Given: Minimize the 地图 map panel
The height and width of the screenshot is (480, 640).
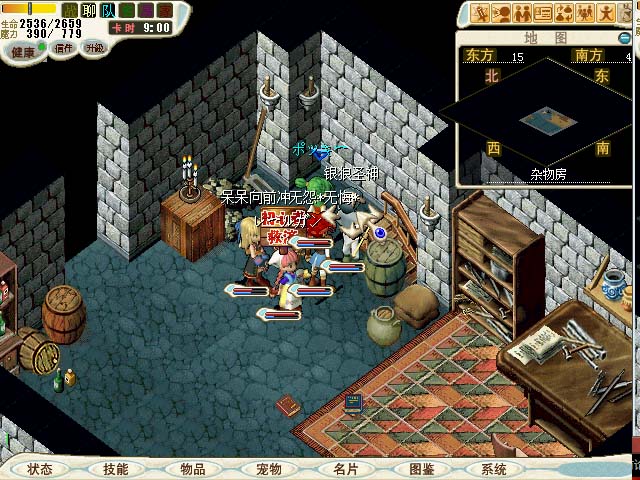Looking at the screenshot, I should pos(626,37).
